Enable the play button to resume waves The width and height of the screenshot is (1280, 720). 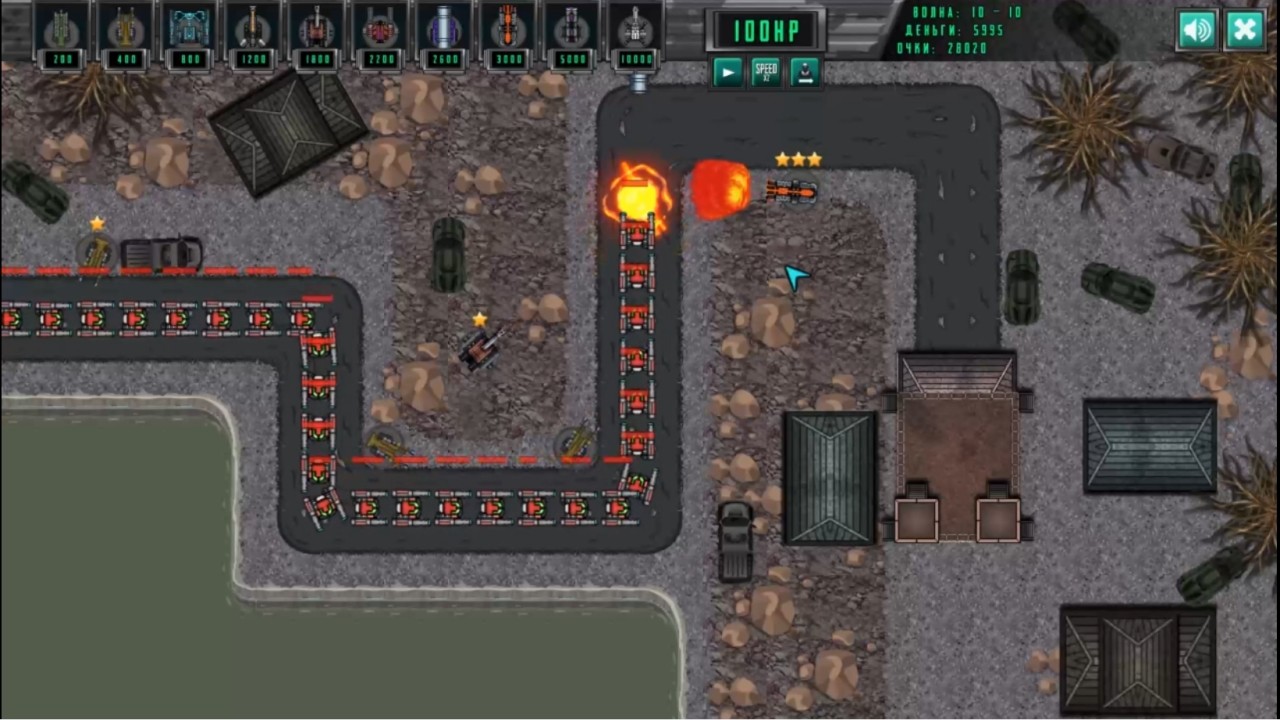pyautogui.click(x=728, y=70)
